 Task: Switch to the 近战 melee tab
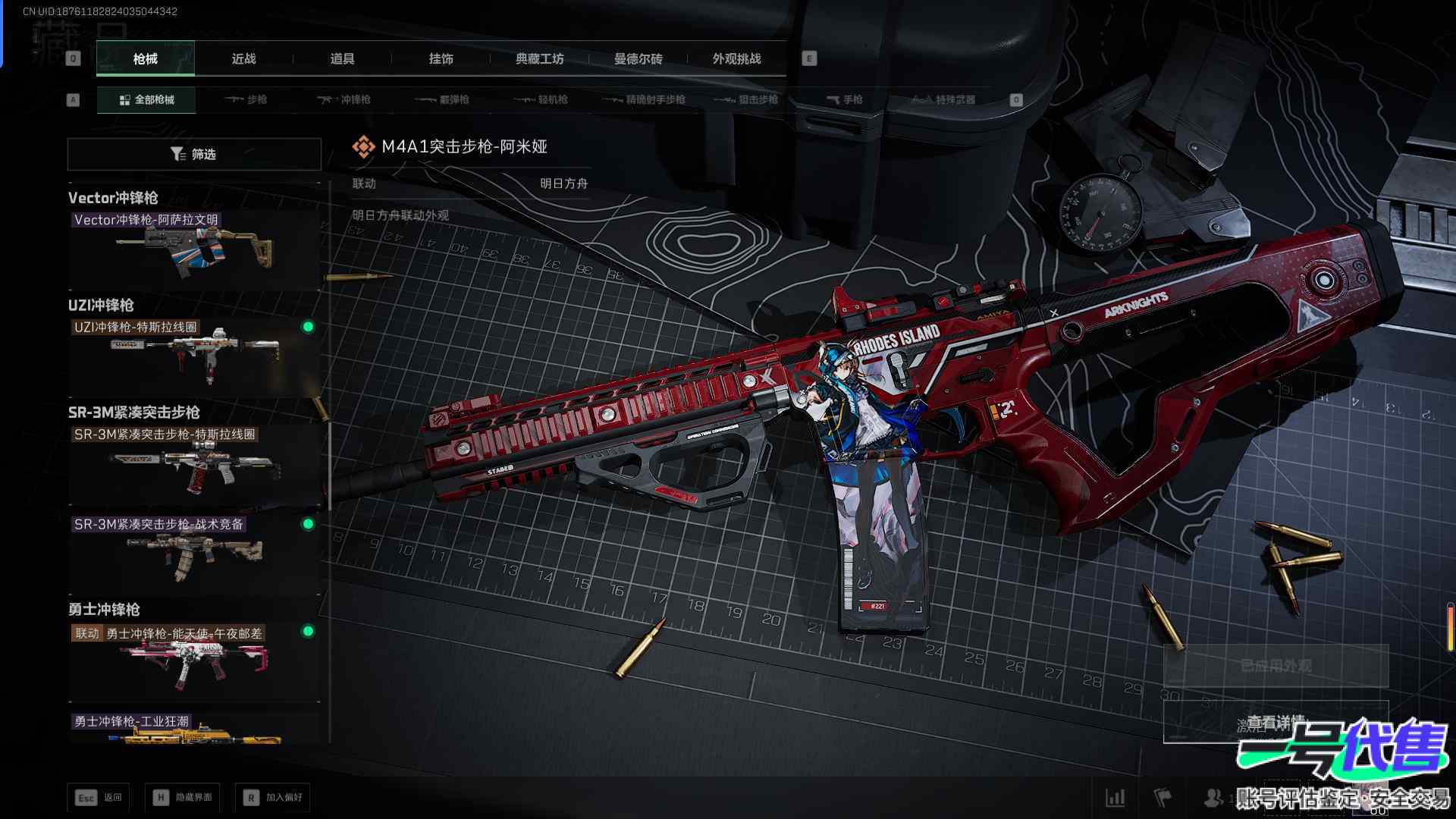click(x=243, y=59)
